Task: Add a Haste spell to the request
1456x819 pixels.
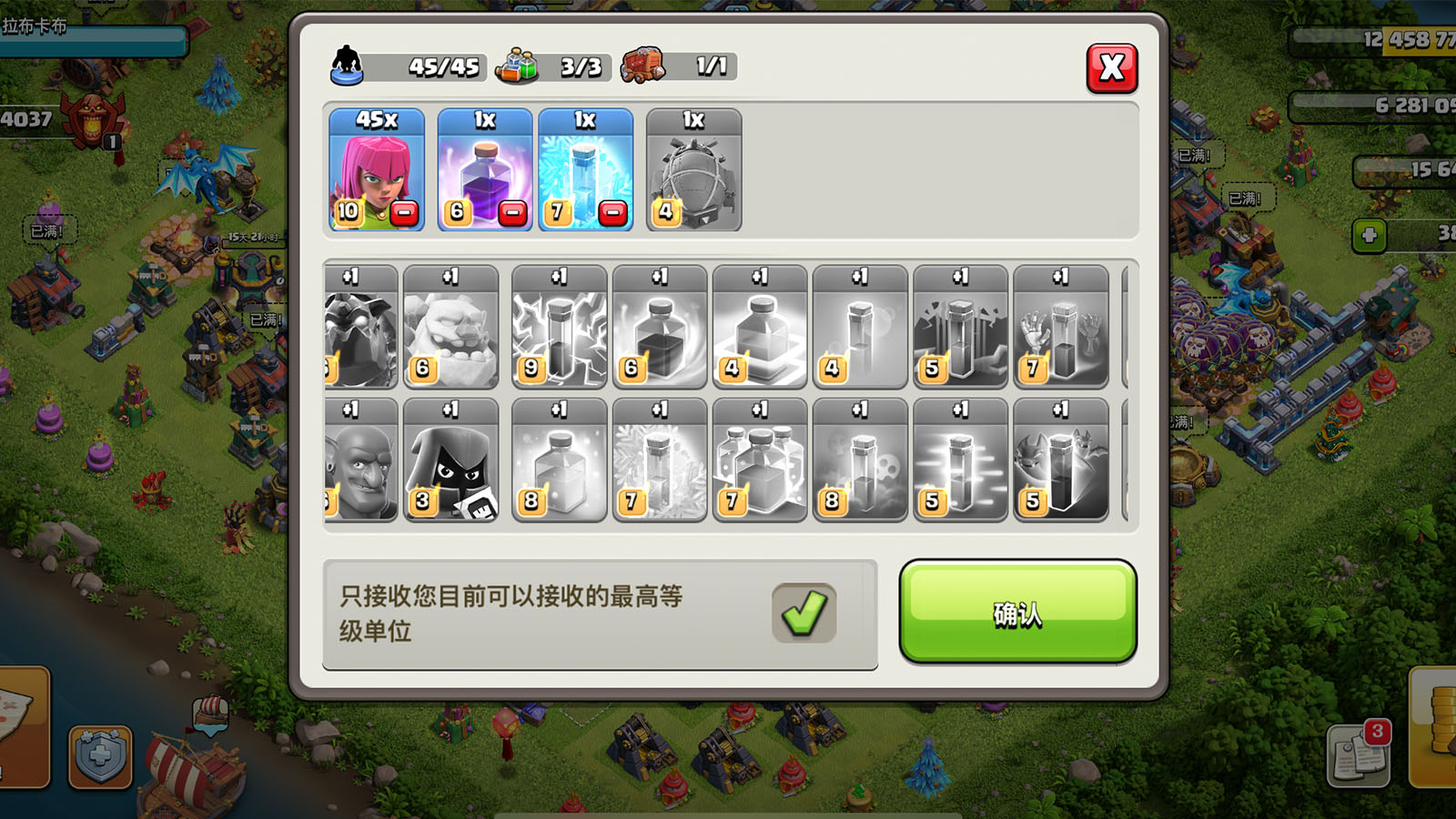Action: pos(960,460)
